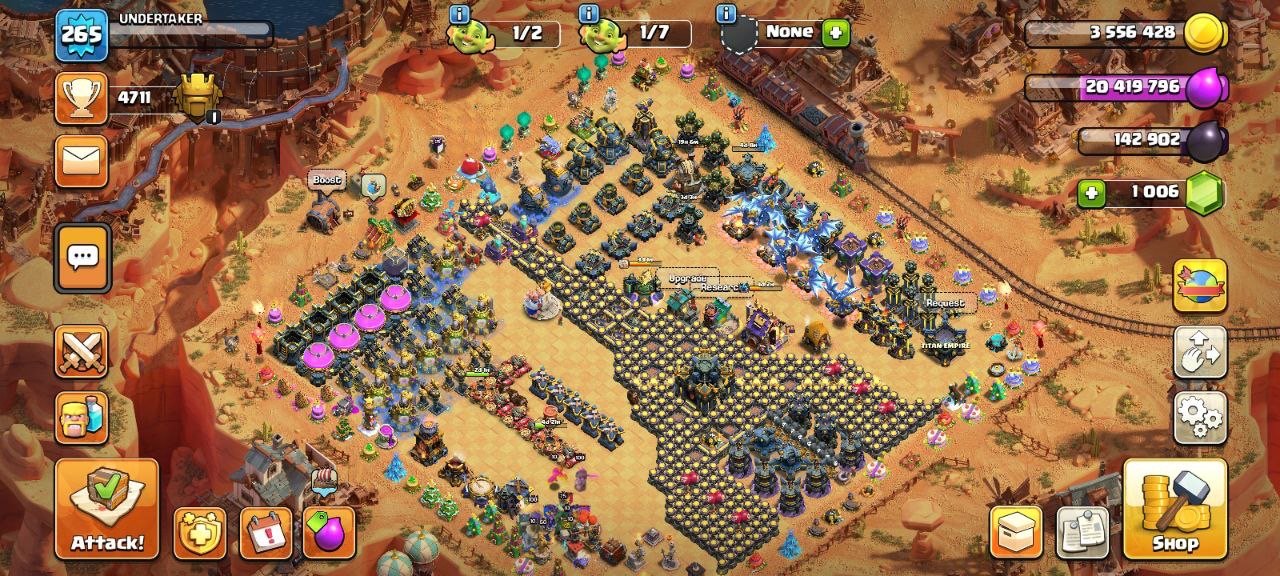Open the events calendar

[266, 532]
